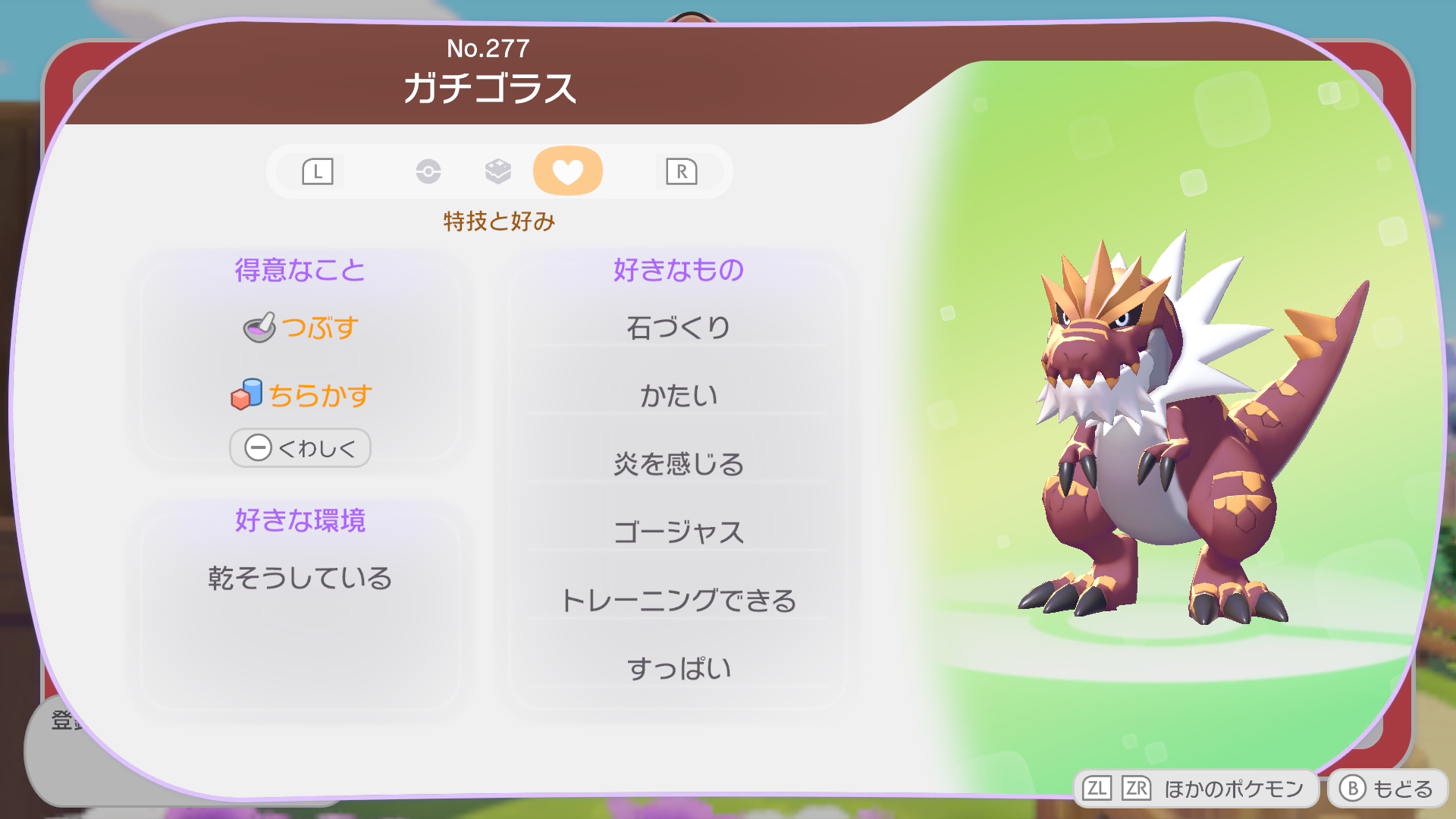This screenshot has width=1456, height=819.
Task: Choose the ゴージャス favorite row
Action: 679,532
